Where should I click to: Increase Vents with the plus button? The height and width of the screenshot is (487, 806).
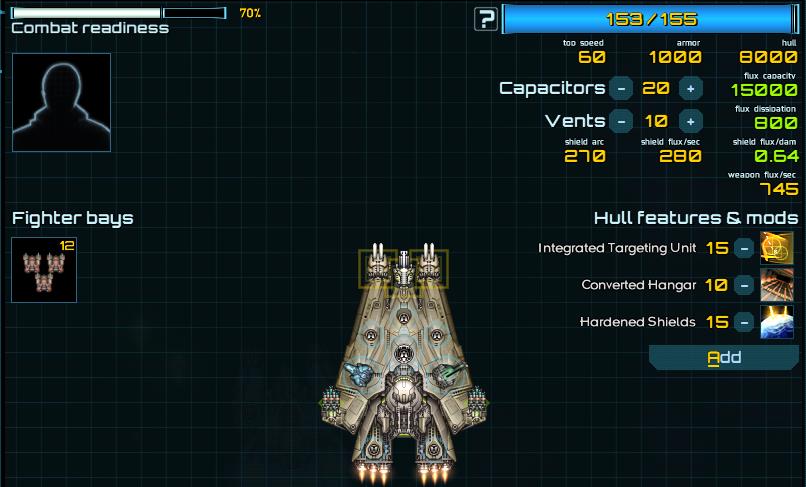tap(690, 121)
